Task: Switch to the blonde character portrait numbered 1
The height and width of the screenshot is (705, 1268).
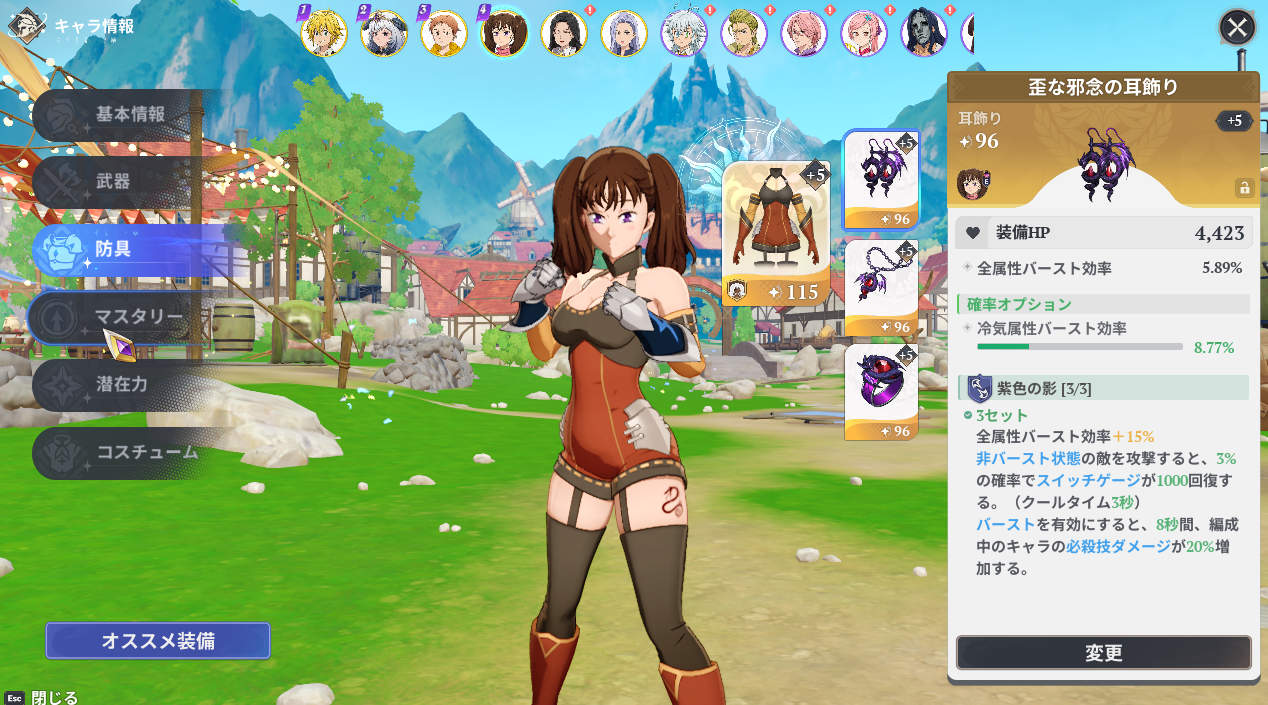Action: 324,33
